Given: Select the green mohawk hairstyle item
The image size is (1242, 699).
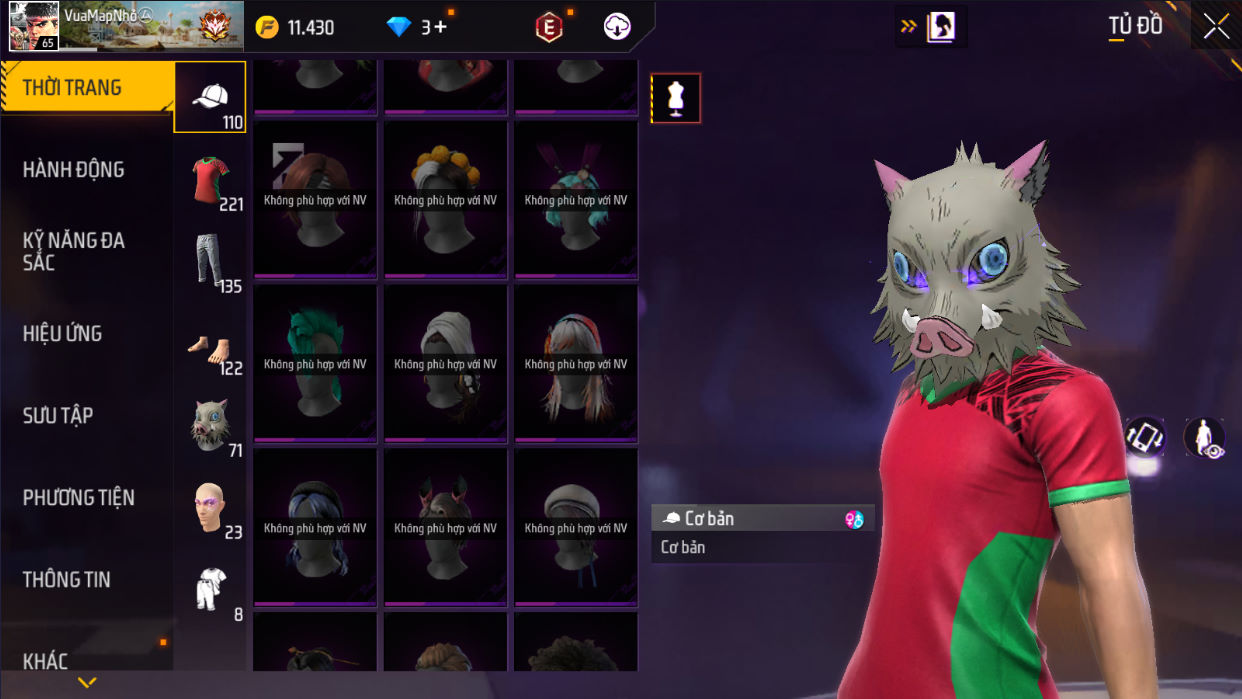Looking at the screenshot, I should coord(315,363).
